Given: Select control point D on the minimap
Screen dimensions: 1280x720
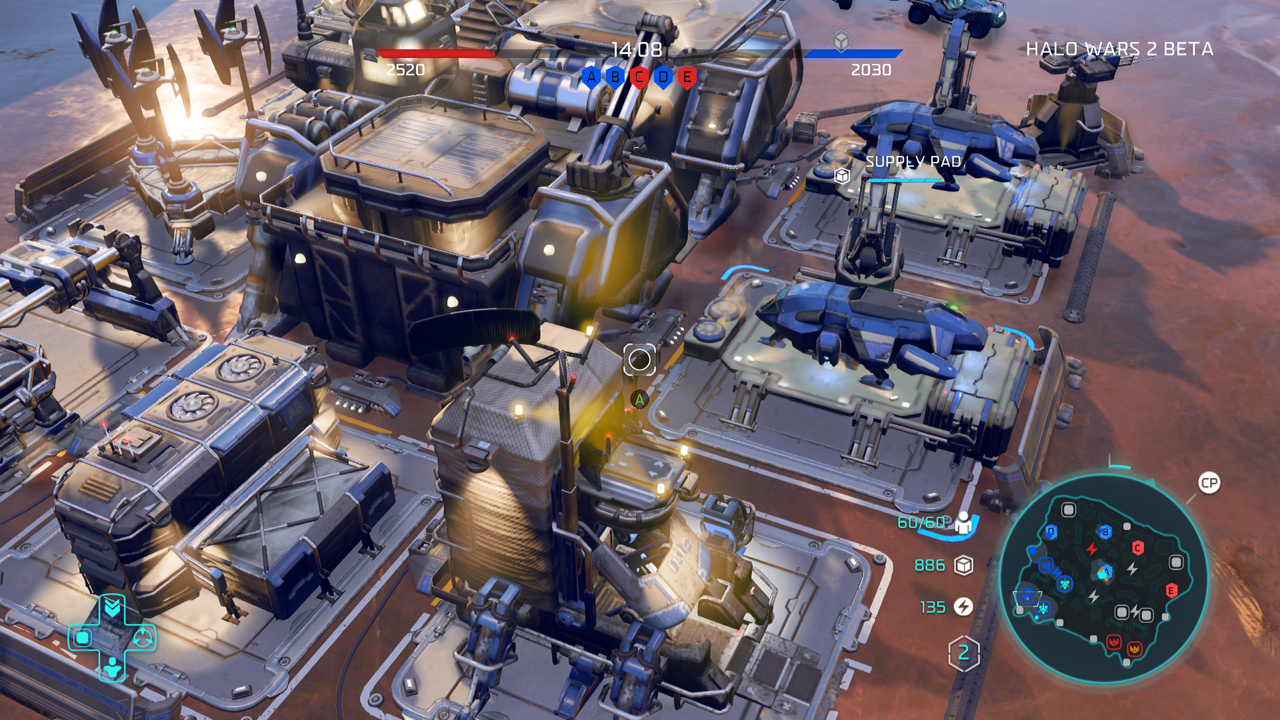Looking at the screenshot, I should (1051, 532).
